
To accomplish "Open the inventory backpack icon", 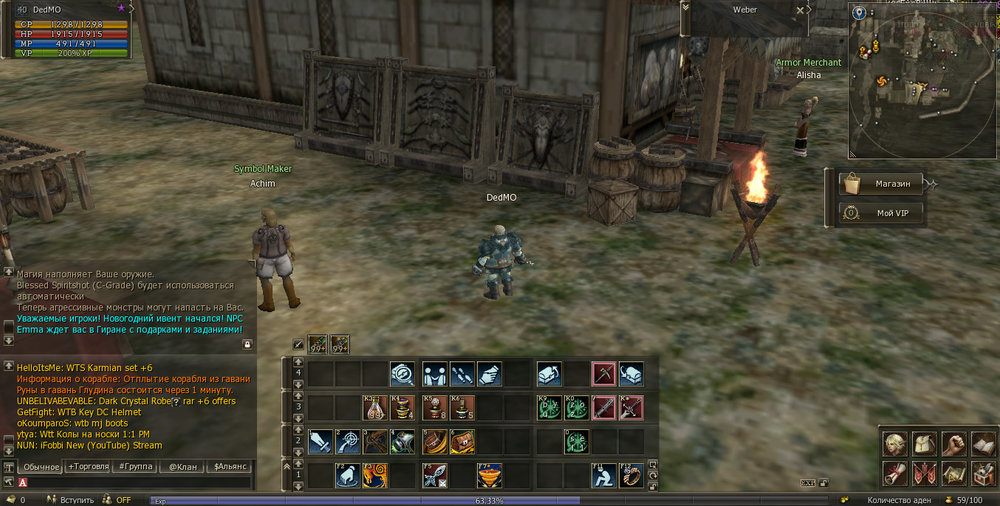I will click(925, 444).
